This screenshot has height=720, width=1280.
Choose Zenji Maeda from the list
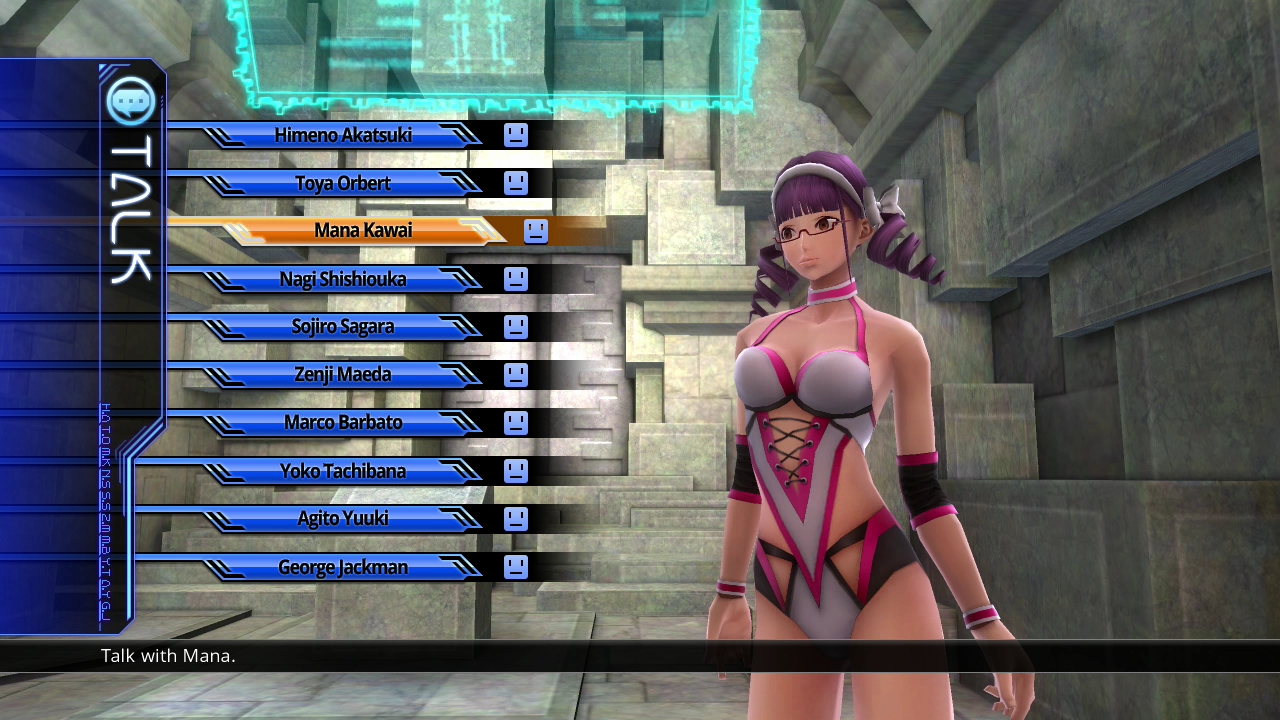tap(343, 375)
